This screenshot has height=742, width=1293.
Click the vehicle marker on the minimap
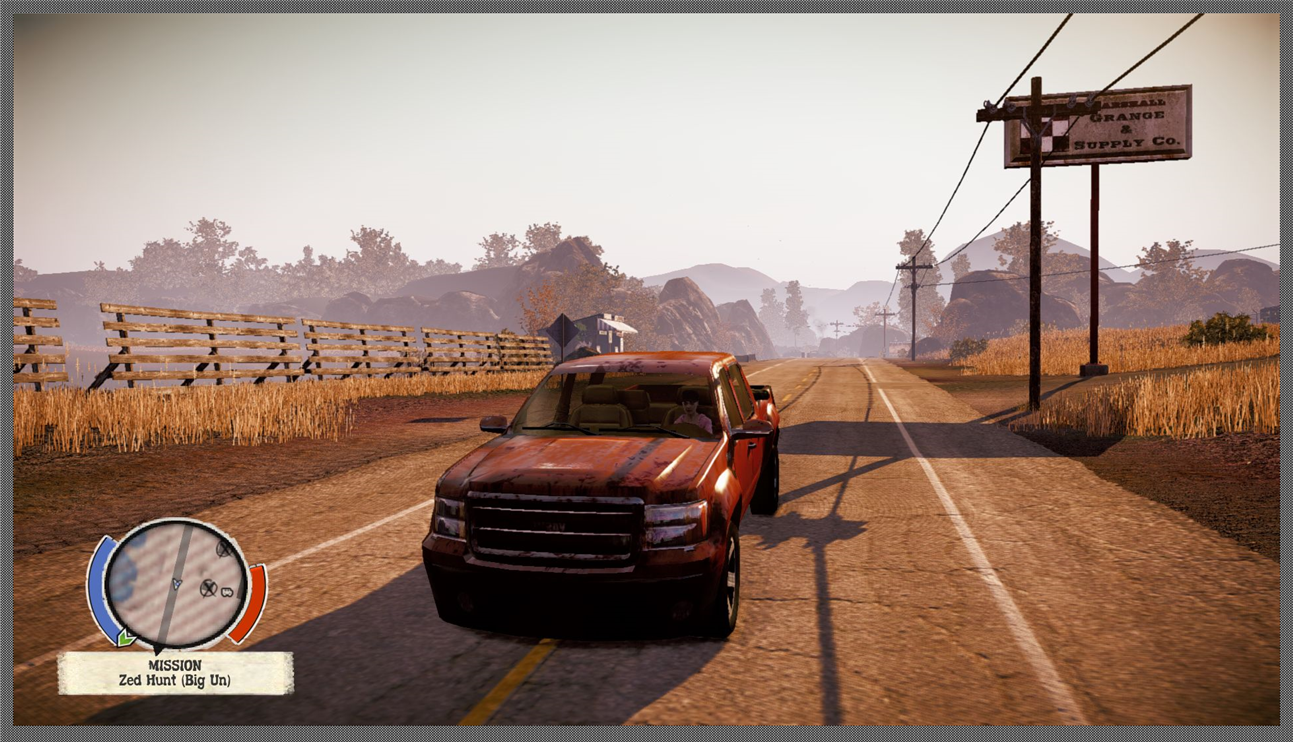[x=228, y=590]
